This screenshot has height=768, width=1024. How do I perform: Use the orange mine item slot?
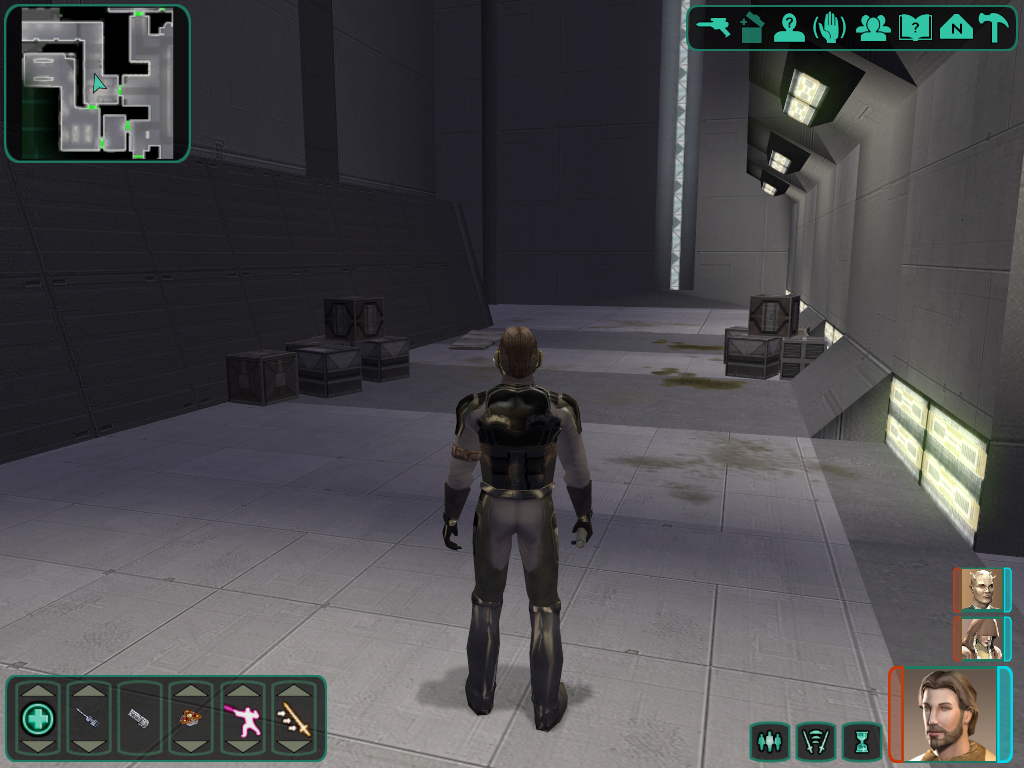tap(191, 718)
